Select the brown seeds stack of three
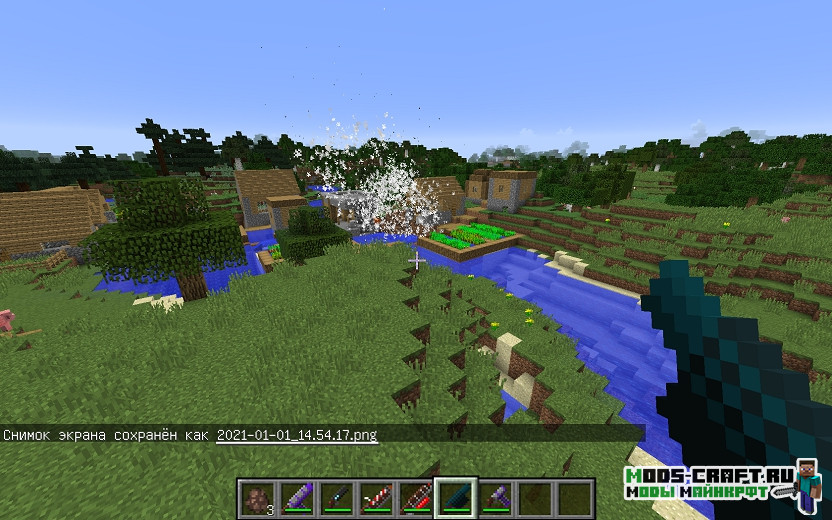This screenshot has width=832, height=520. pos(257,498)
